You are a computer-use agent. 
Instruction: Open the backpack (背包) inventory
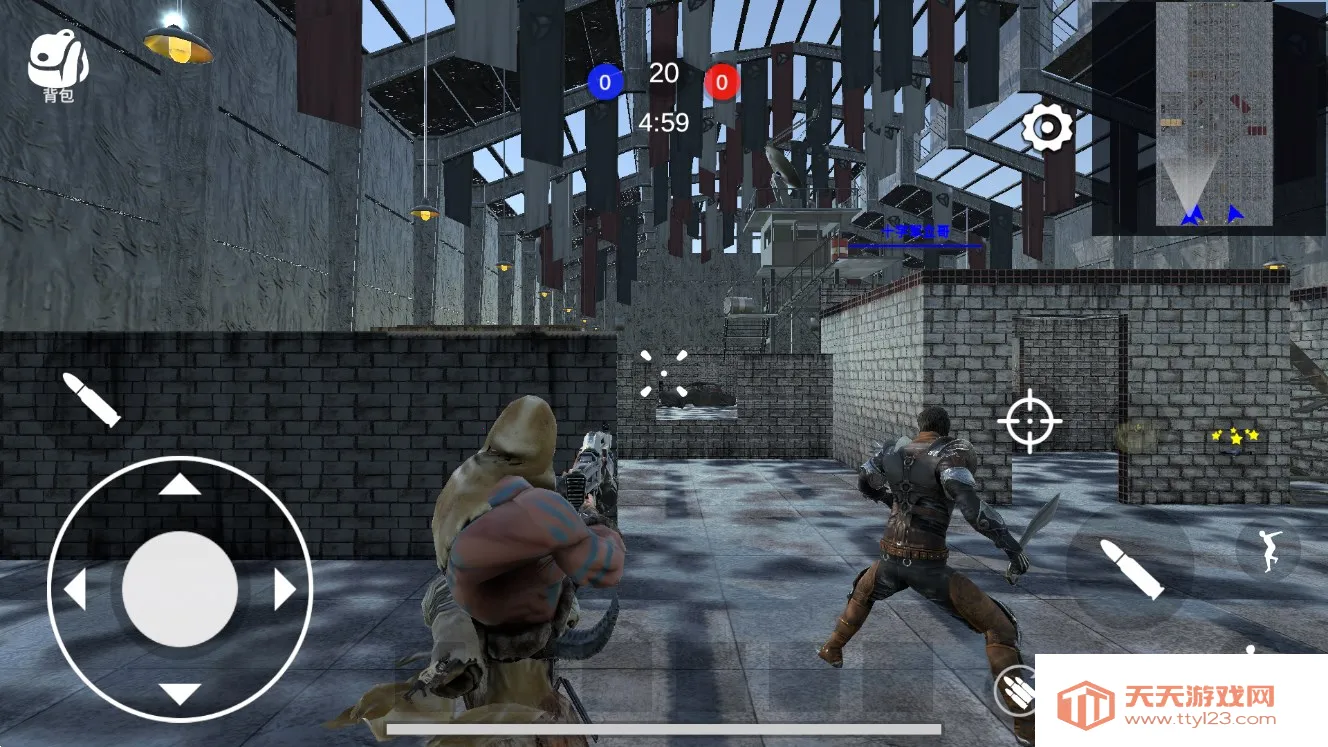[x=58, y=65]
